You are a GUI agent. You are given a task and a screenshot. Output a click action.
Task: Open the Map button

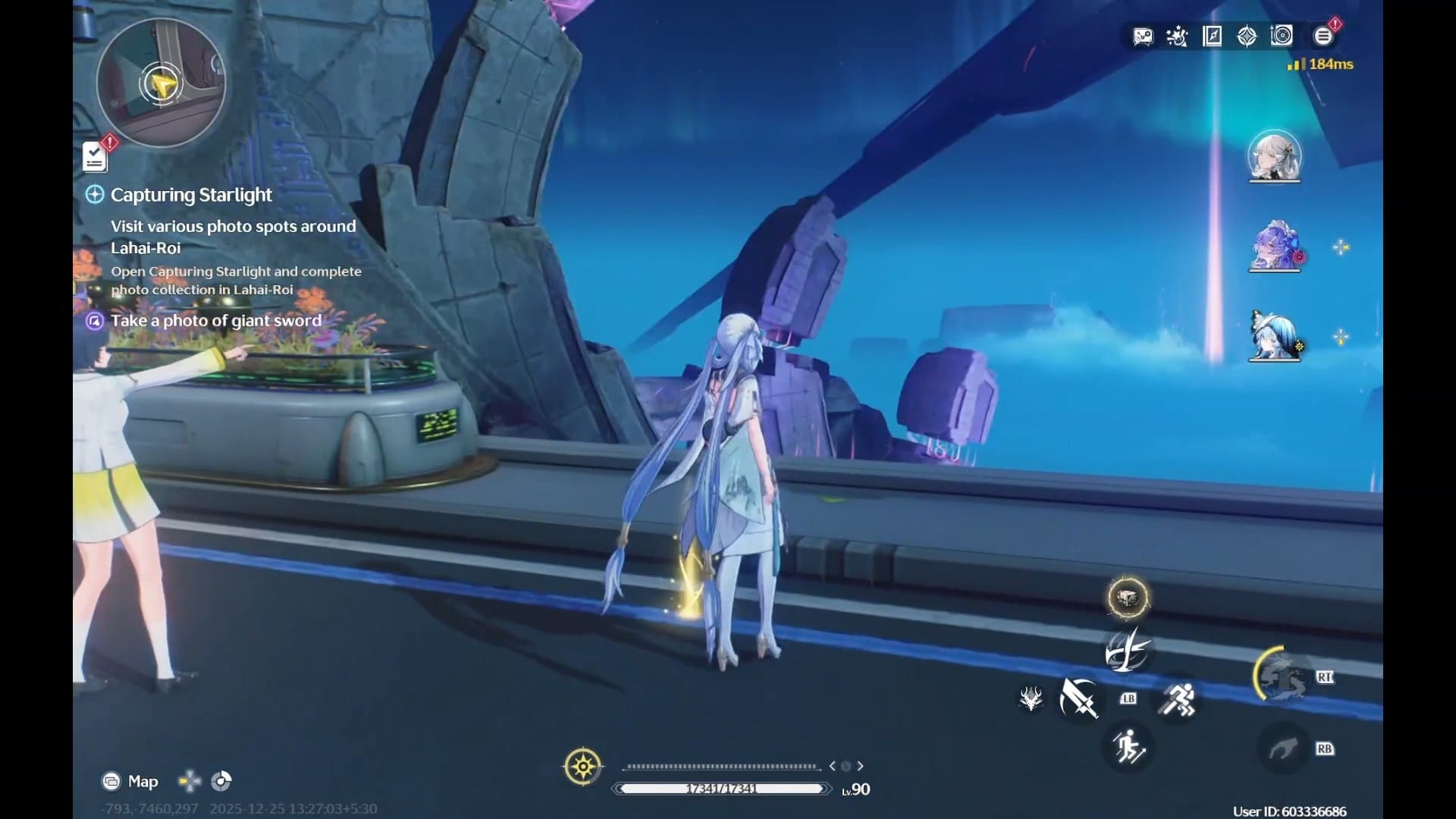click(x=130, y=781)
